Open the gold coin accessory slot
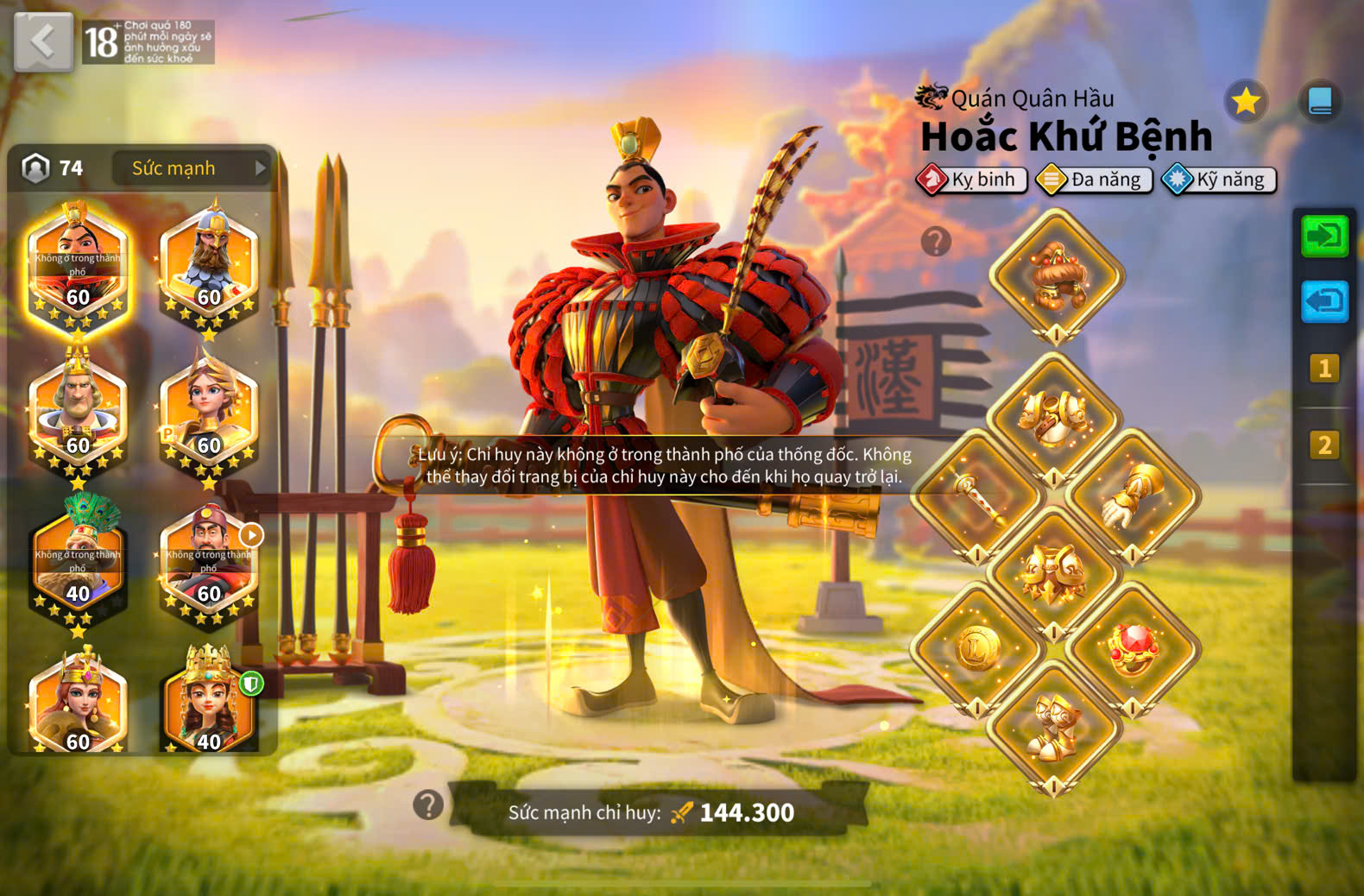1364x896 pixels. click(x=977, y=649)
